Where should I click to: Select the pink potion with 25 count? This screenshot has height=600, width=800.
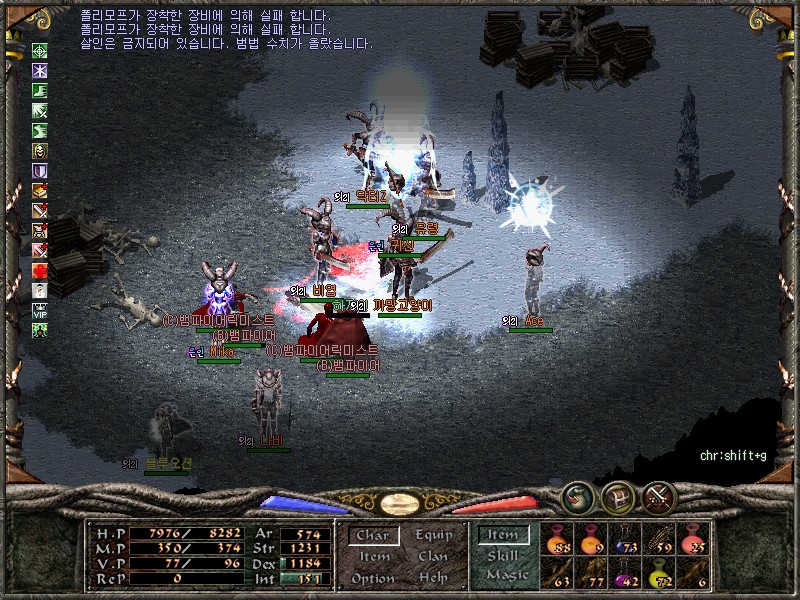coord(693,538)
